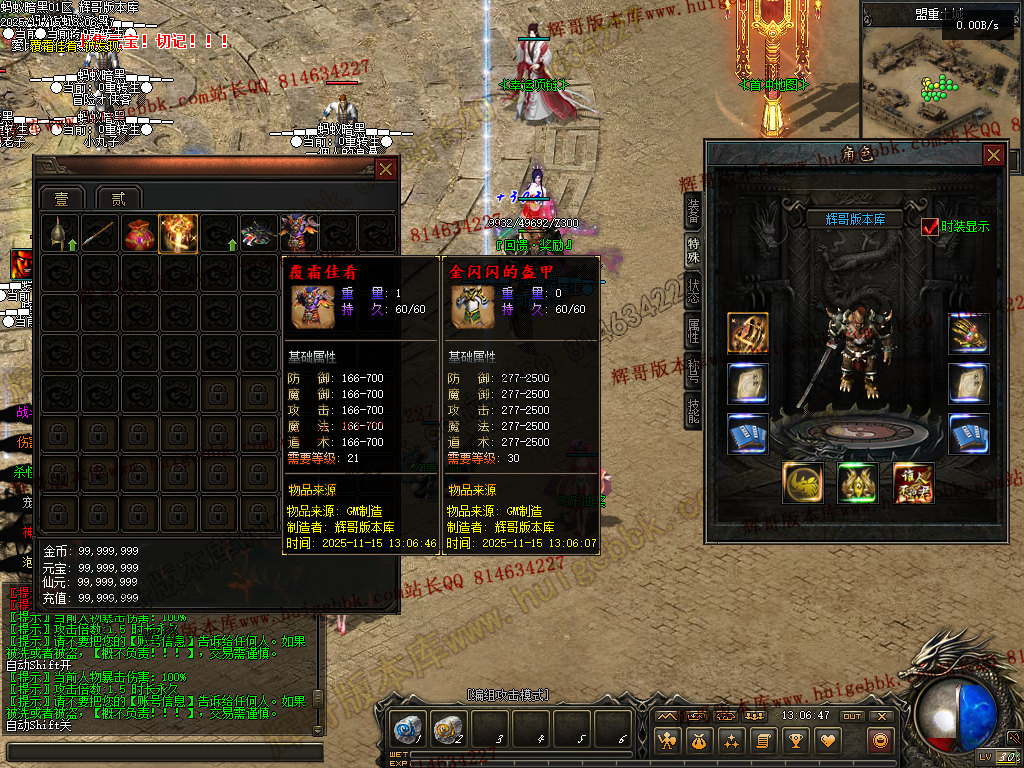
Task: Select the red pouch item
Action: [x=138, y=233]
